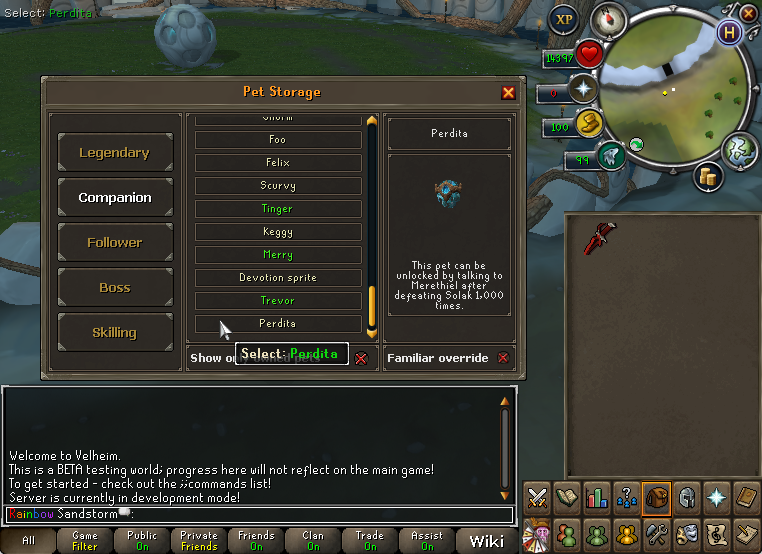Screen dimensions: 762x554
Task: Close the Pet Storage window
Action: [x=508, y=93]
